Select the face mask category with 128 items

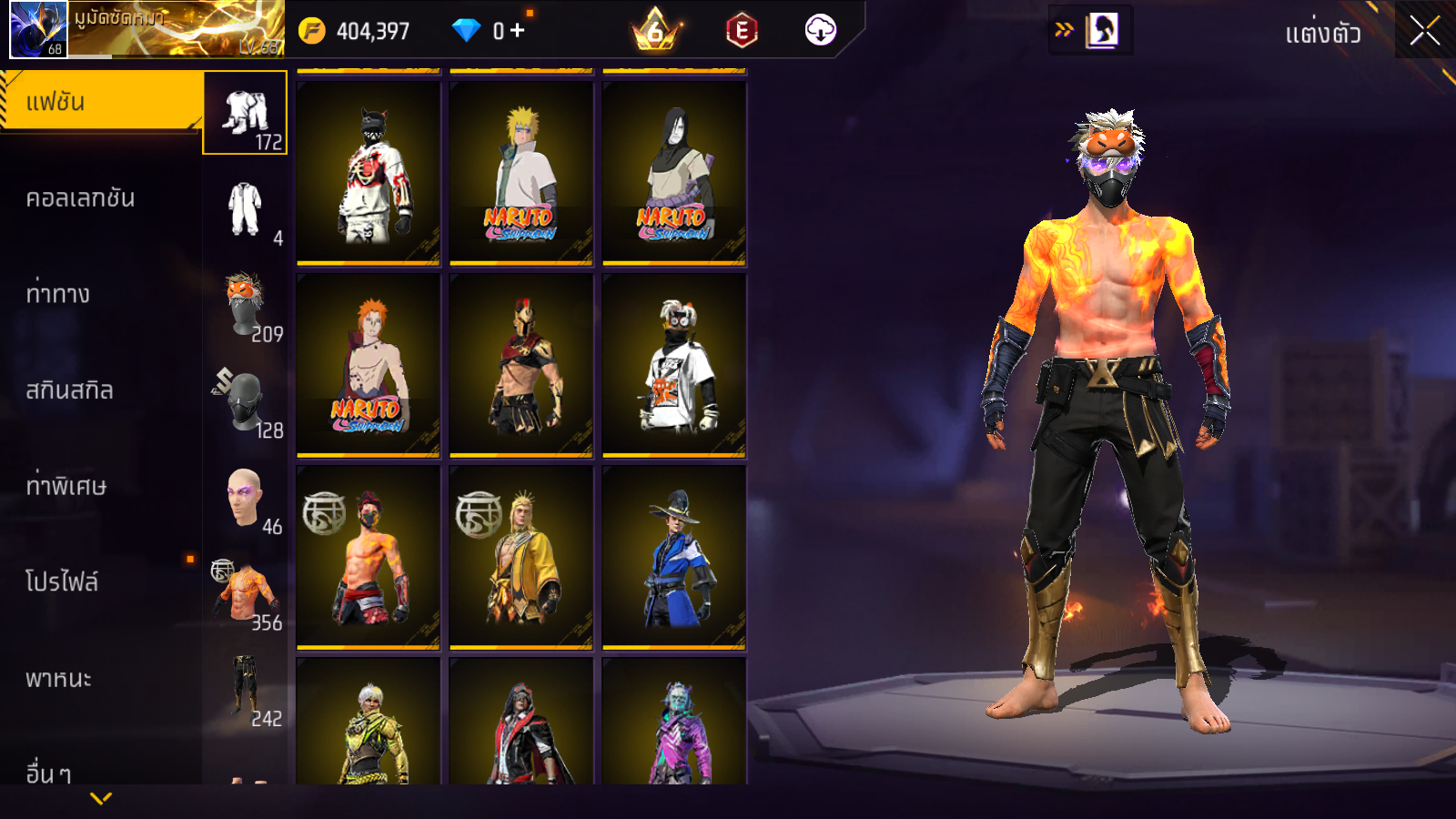[245, 402]
